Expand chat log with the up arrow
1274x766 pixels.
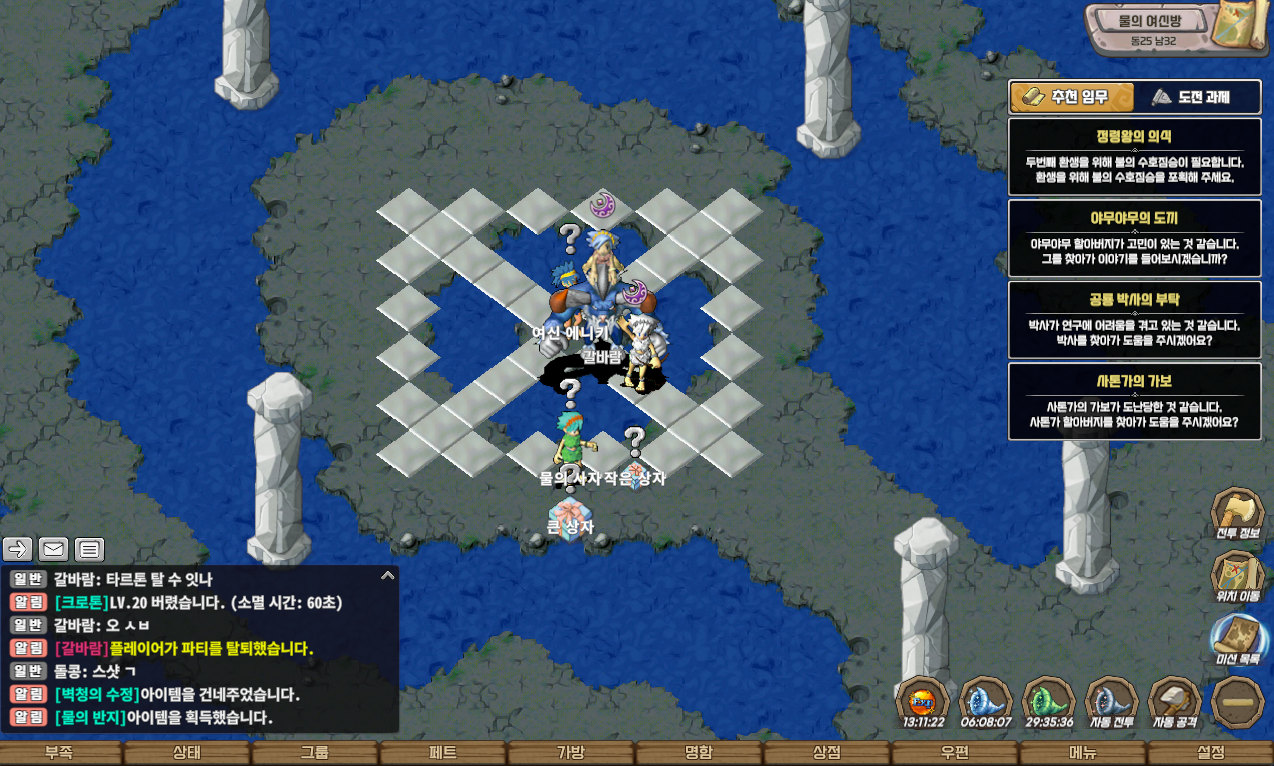pyautogui.click(x=387, y=576)
